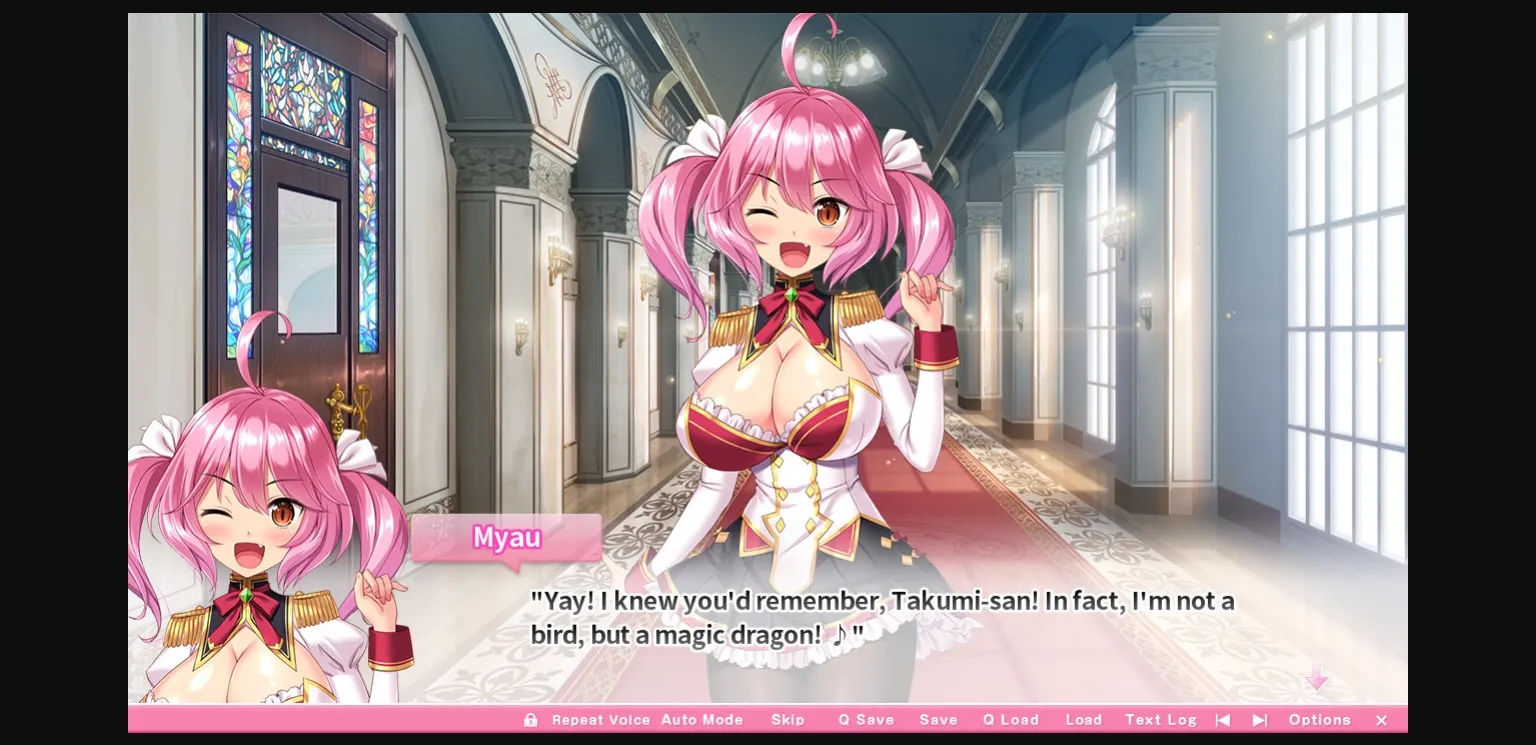Select Q Load on the menu bar
1536x745 pixels.
[1010, 720]
